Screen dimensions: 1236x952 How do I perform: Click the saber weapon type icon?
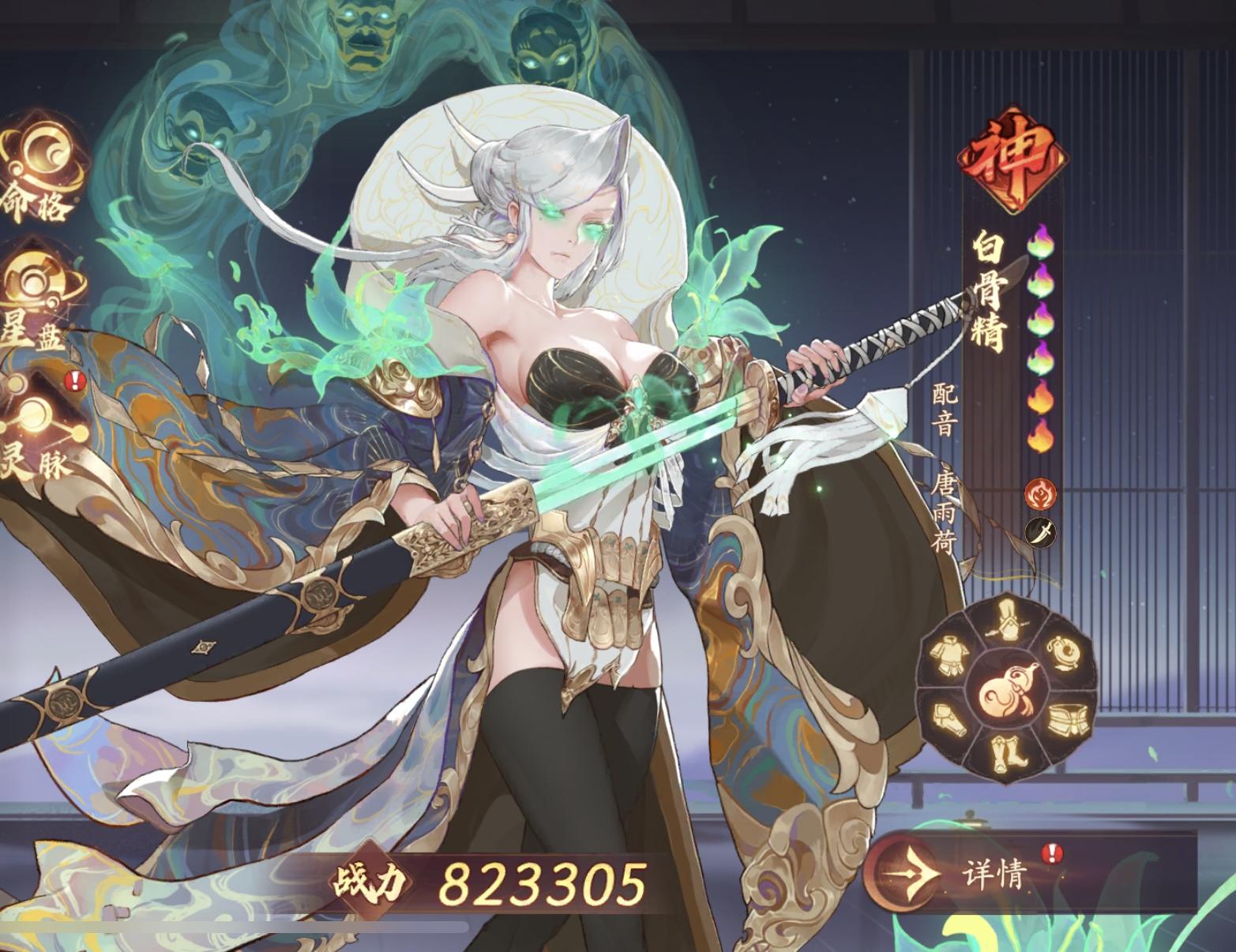tap(1039, 532)
